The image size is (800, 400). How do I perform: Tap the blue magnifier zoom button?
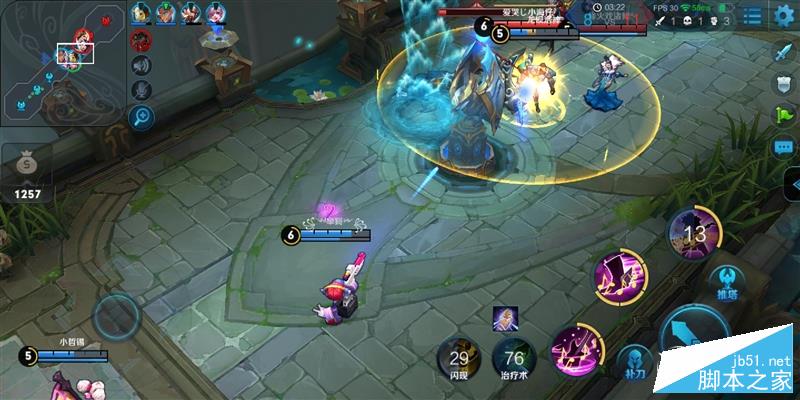click(141, 117)
